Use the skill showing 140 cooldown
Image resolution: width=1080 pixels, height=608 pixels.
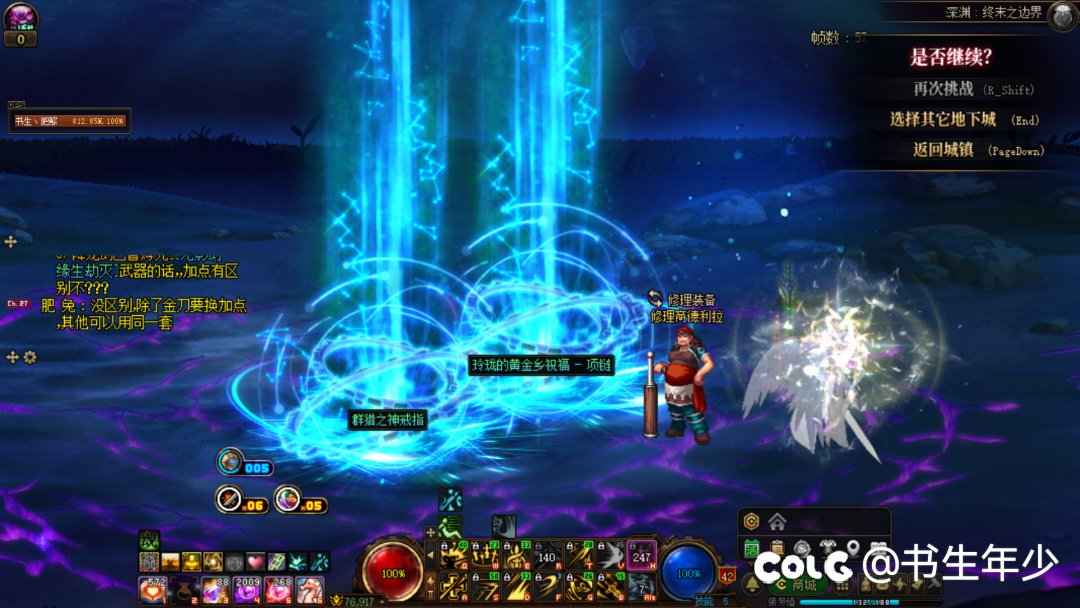tap(547, 555)
